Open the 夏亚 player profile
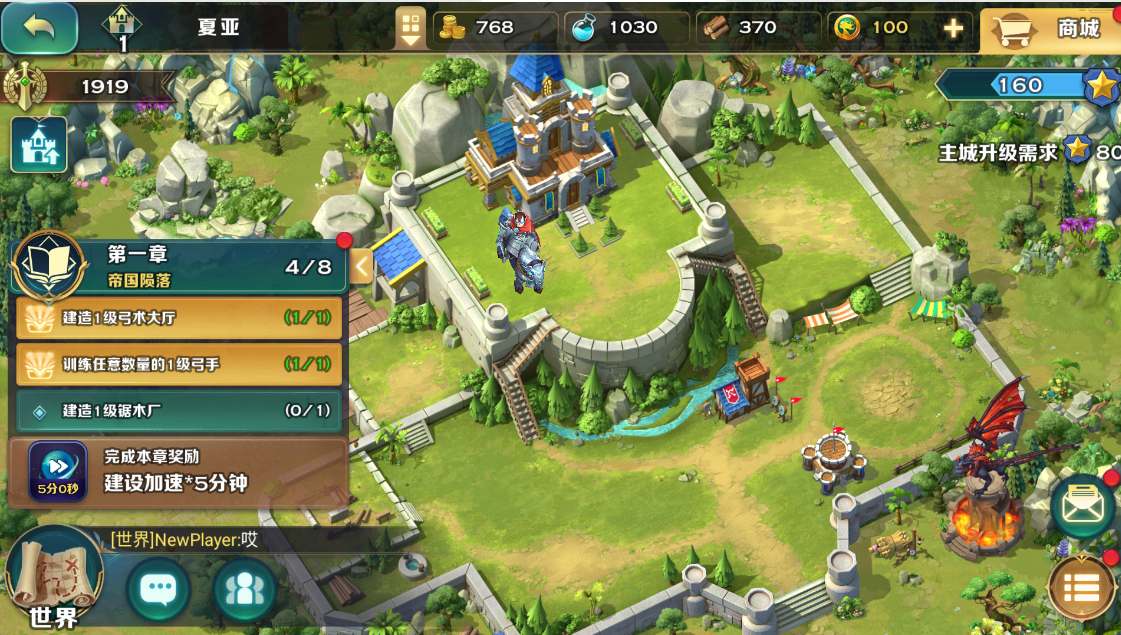The height and width of the screenshot is (635, 1121). [218, 27]
